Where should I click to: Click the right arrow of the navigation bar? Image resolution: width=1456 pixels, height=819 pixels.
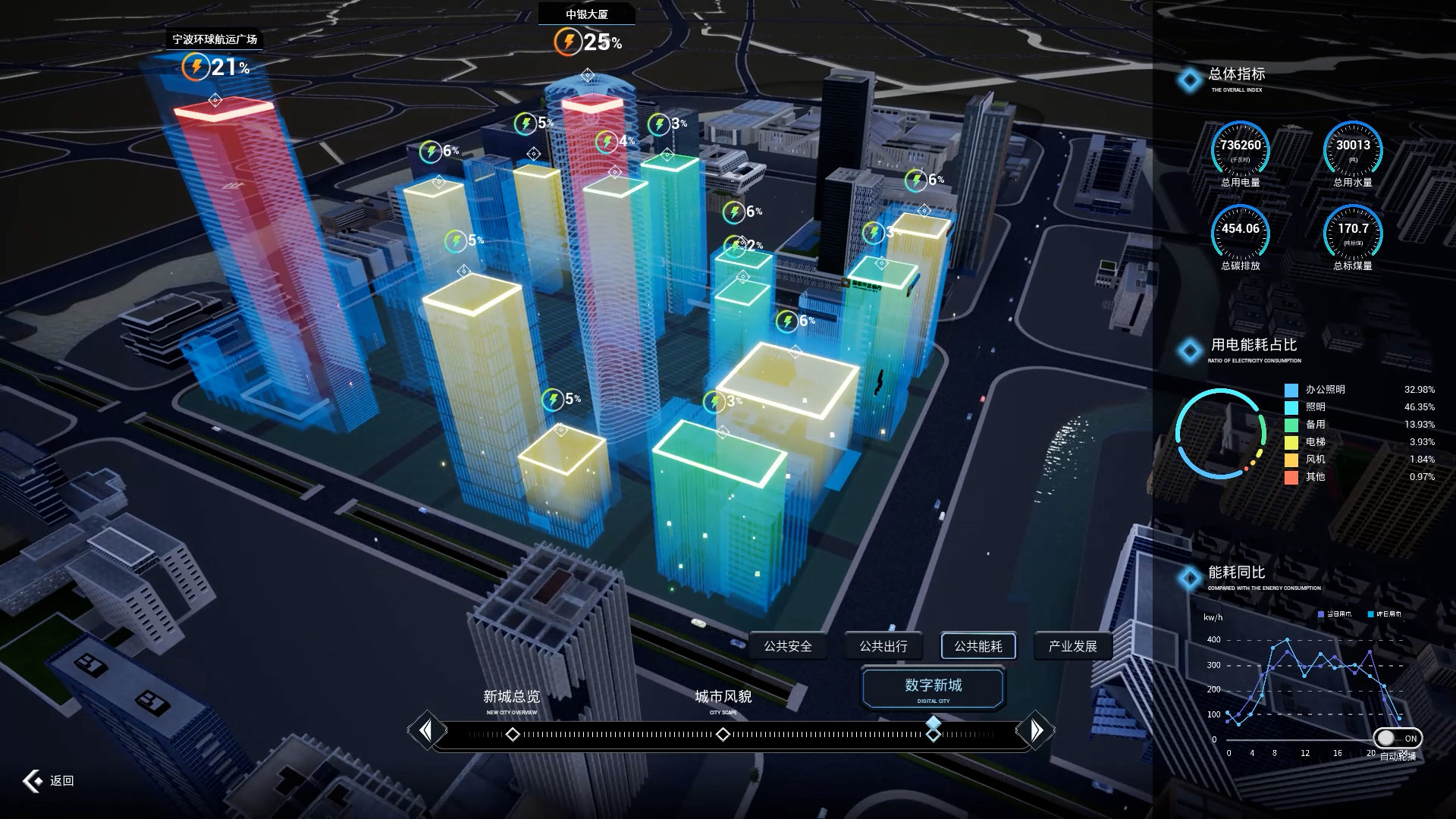click(x=1036, y=730)
